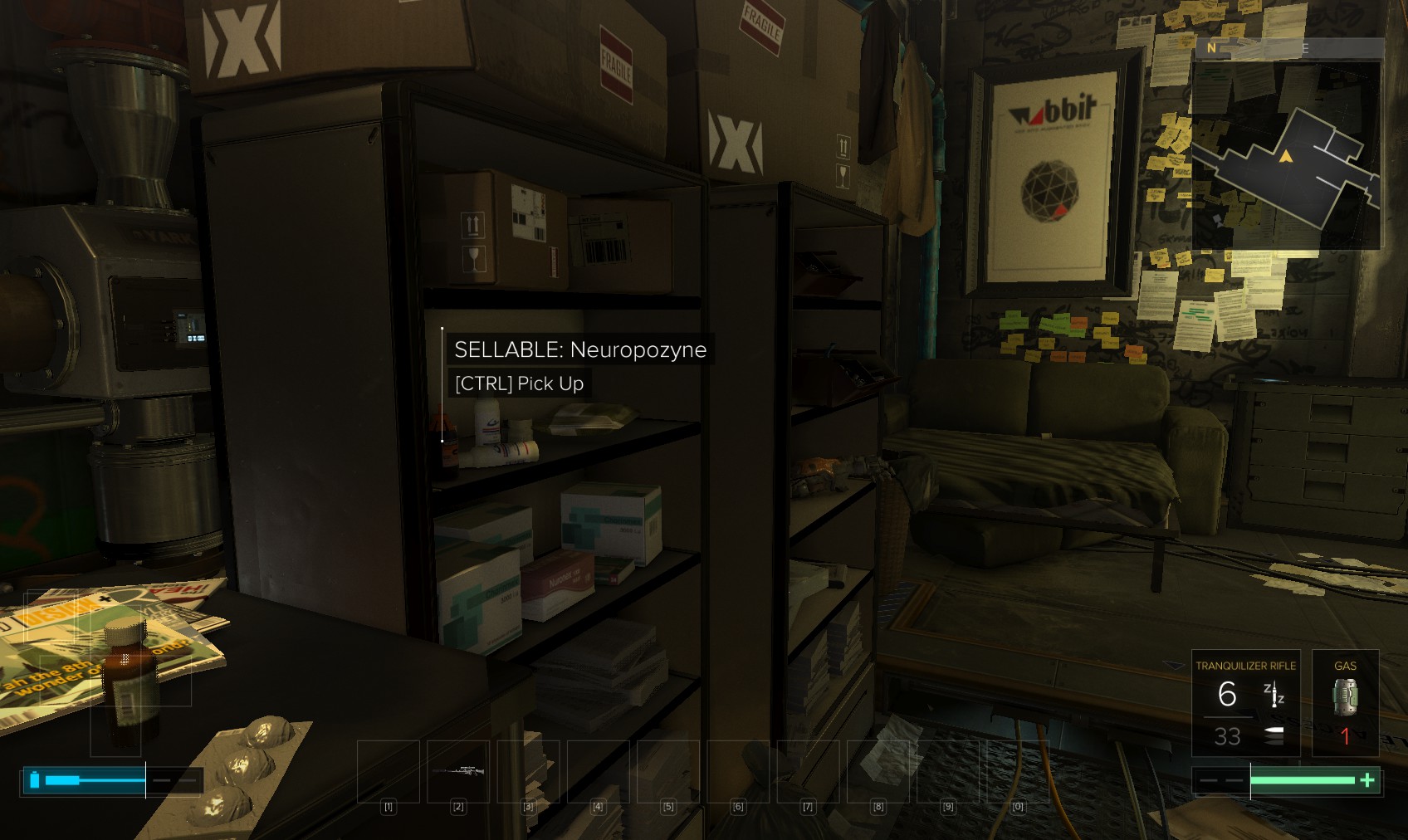This screenshot has height=840, width=1408.
Task: Select the tranquilizer rifle hotbar slot
Action: click(x=458, y=771)
